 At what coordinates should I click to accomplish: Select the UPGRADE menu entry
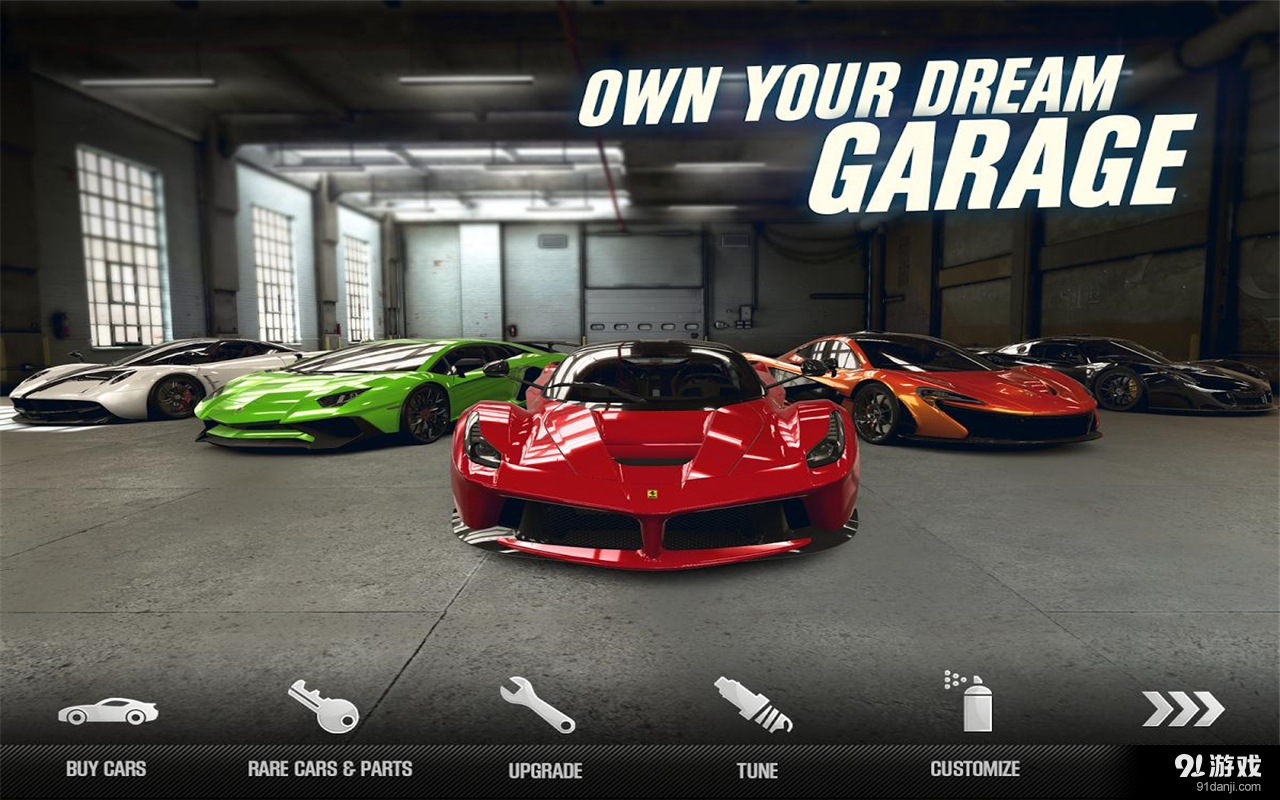click(x=544, y=771)
